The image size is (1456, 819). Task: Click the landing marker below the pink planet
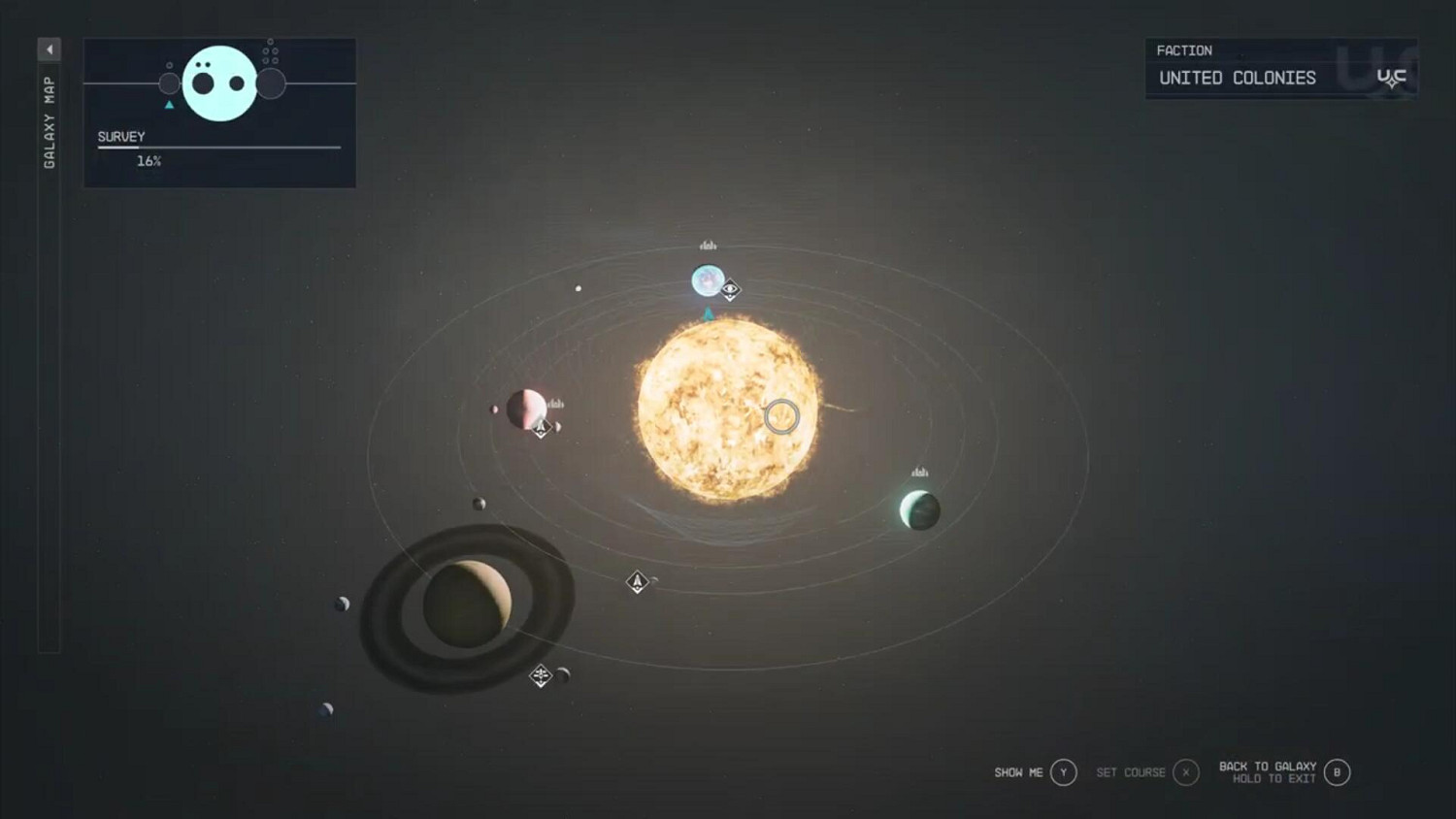[x=541, y=430]
